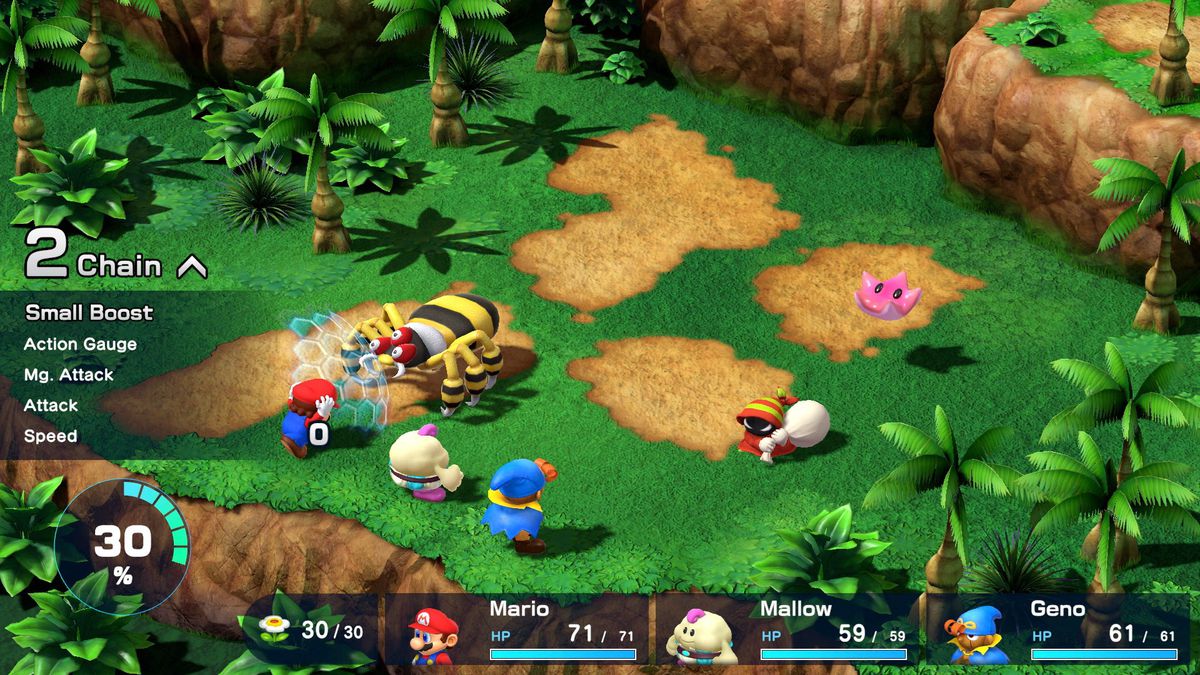This screenshot has width=1200, height=675.
Task: Choose the Speed boost entry
Action: point(50,436)
